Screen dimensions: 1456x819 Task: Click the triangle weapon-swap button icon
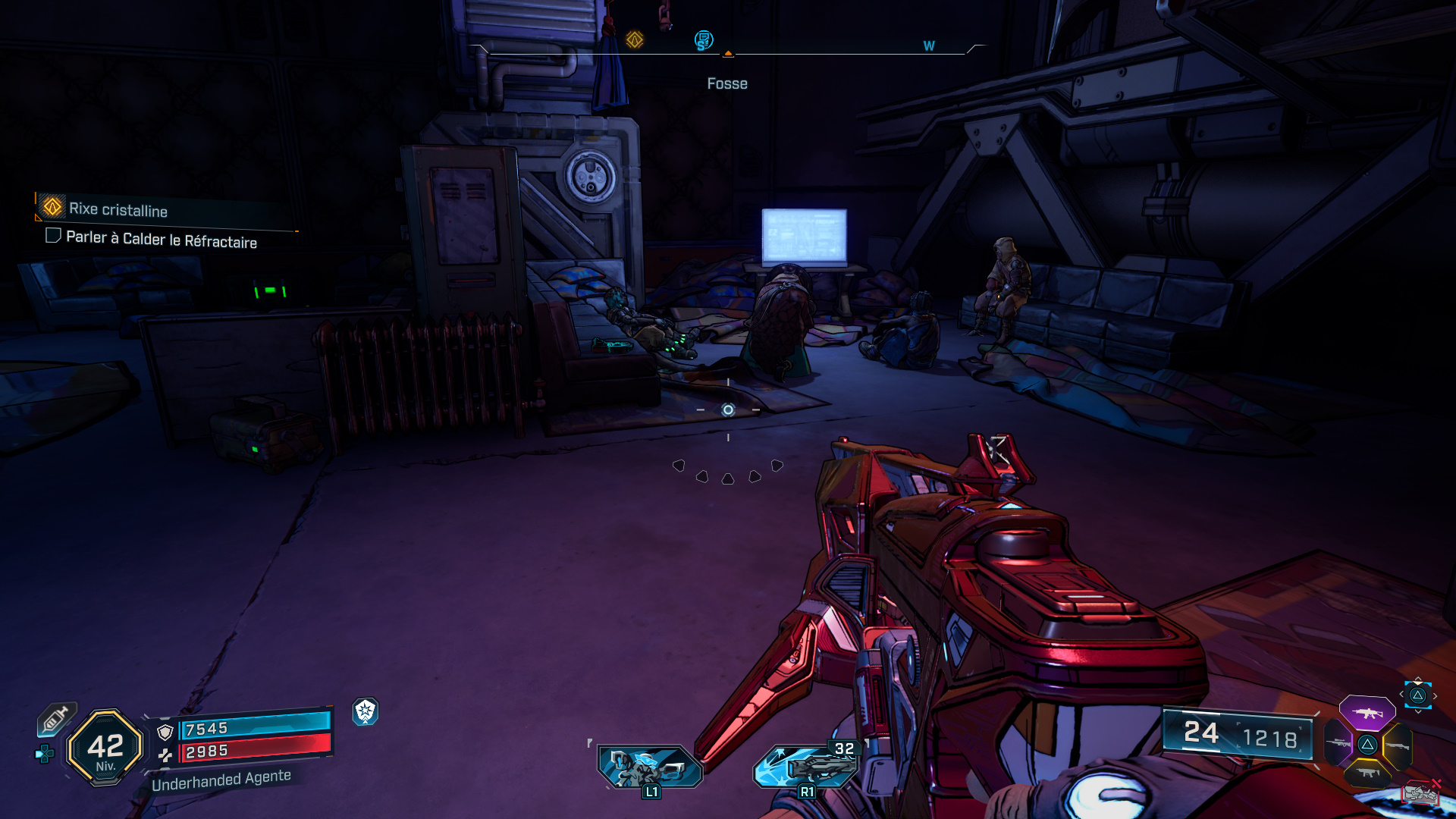pos(1417,695)
